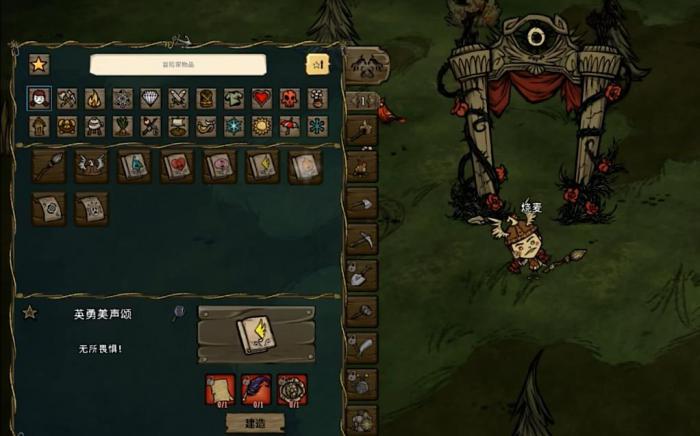
Task: Pick the winged battle helm recipe
Action: 91,166
